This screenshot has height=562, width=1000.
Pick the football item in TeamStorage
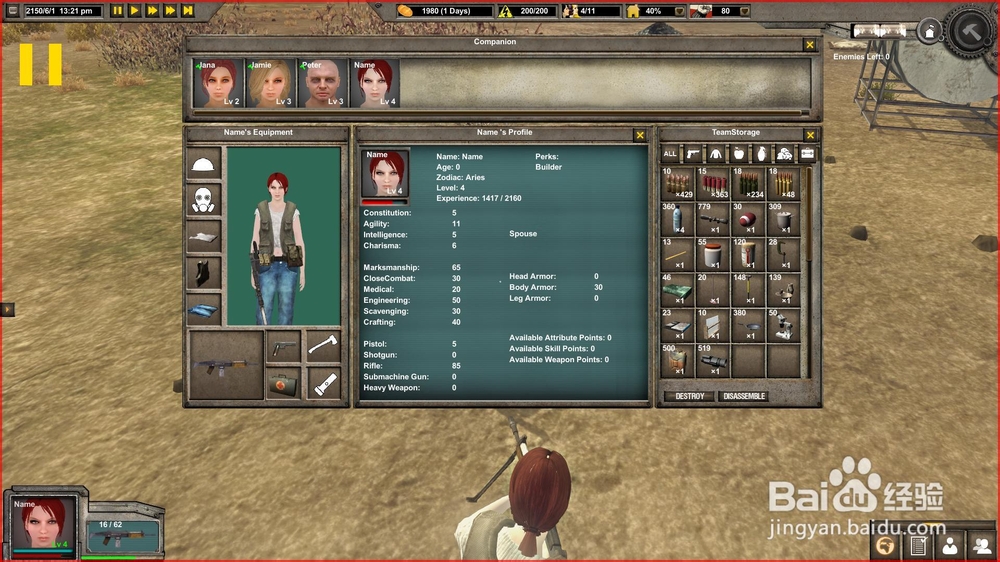point(748,218)
